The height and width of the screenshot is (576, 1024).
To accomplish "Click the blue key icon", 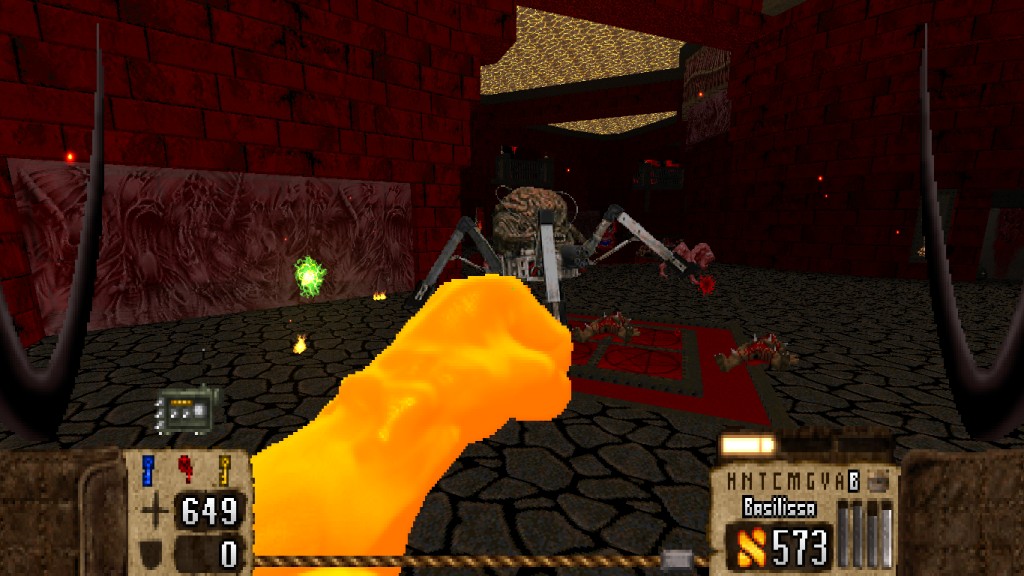I will [149, 470].
